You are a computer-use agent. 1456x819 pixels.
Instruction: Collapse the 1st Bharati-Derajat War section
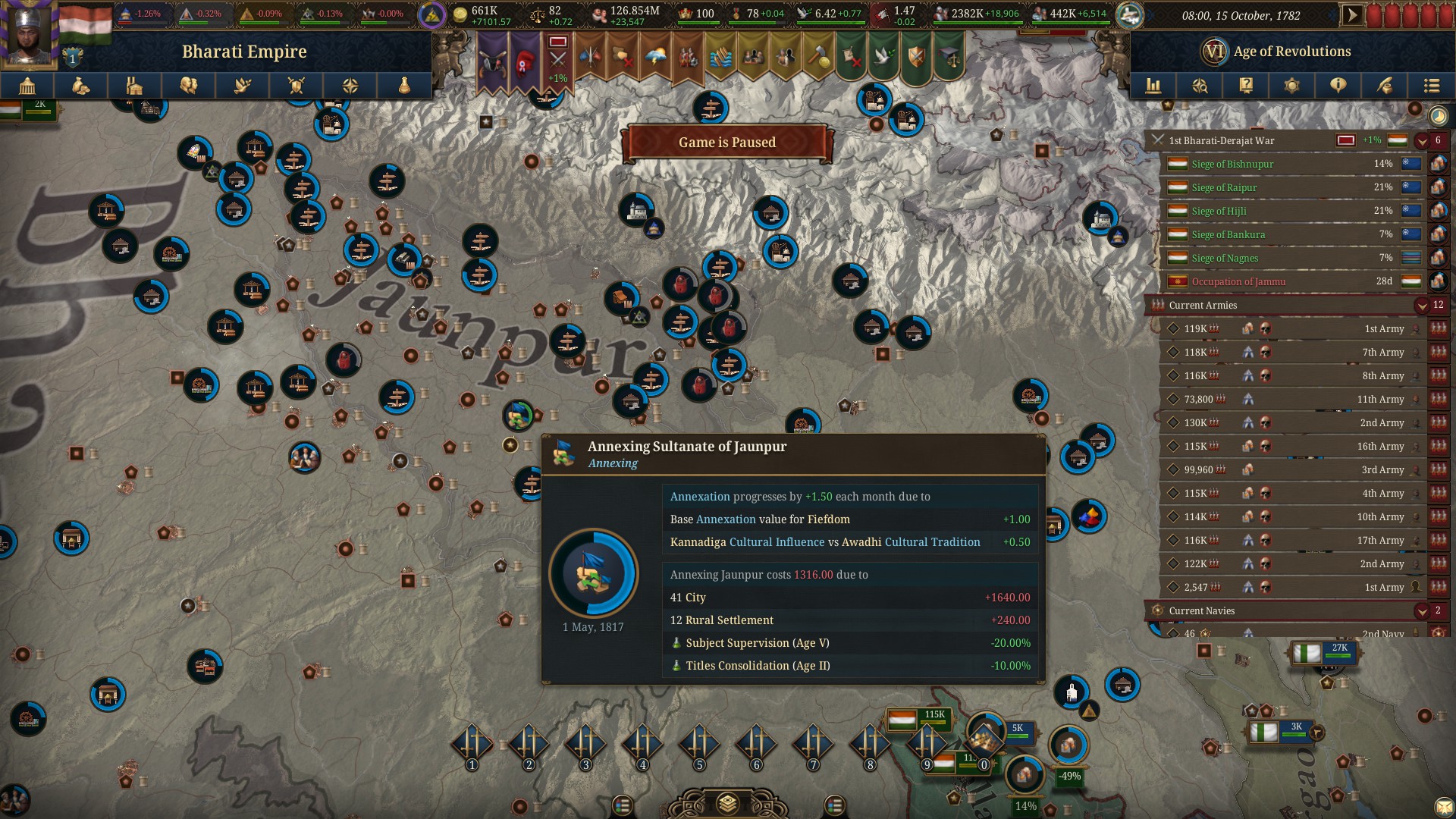point(1422,141)
